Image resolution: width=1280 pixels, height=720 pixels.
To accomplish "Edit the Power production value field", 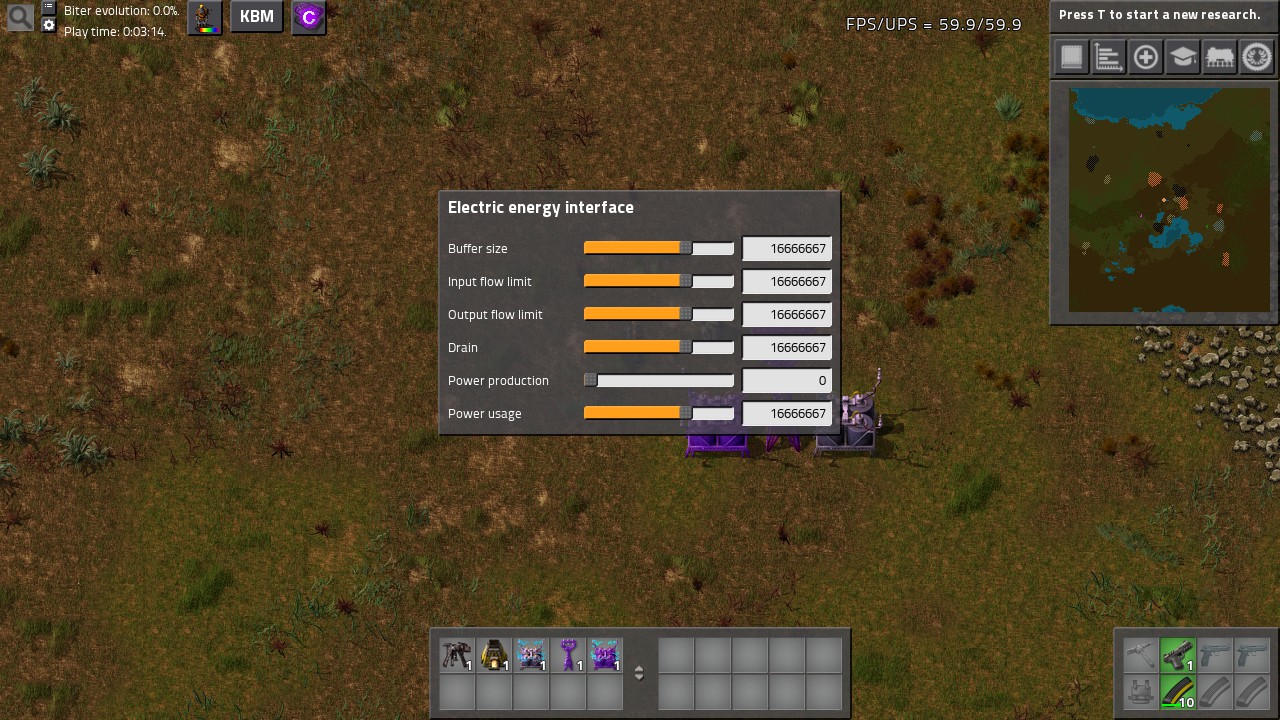I will click(x=787, y=381).
